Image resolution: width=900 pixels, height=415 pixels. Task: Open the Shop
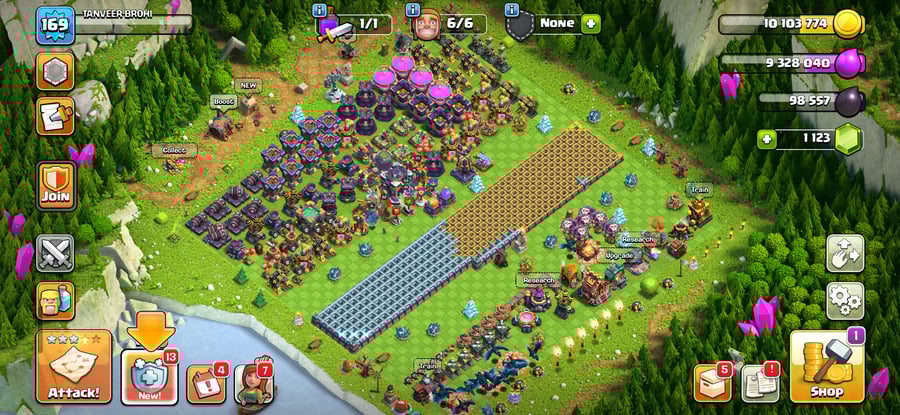click(826, 367)
